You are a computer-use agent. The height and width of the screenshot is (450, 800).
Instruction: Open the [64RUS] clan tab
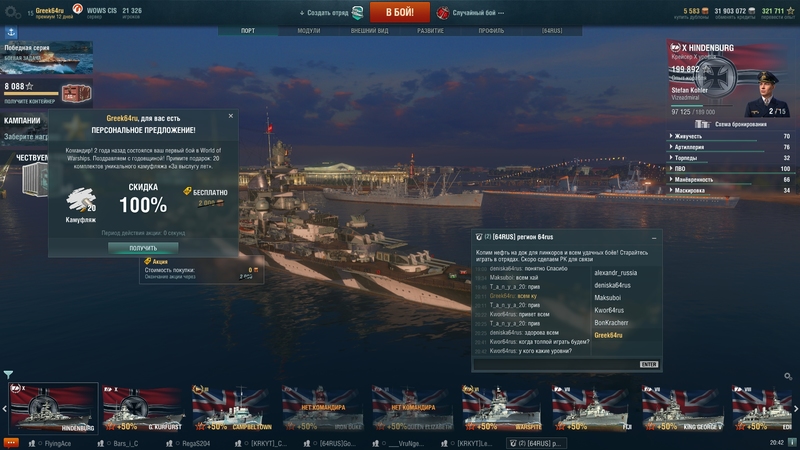click(x=552, y=31)
